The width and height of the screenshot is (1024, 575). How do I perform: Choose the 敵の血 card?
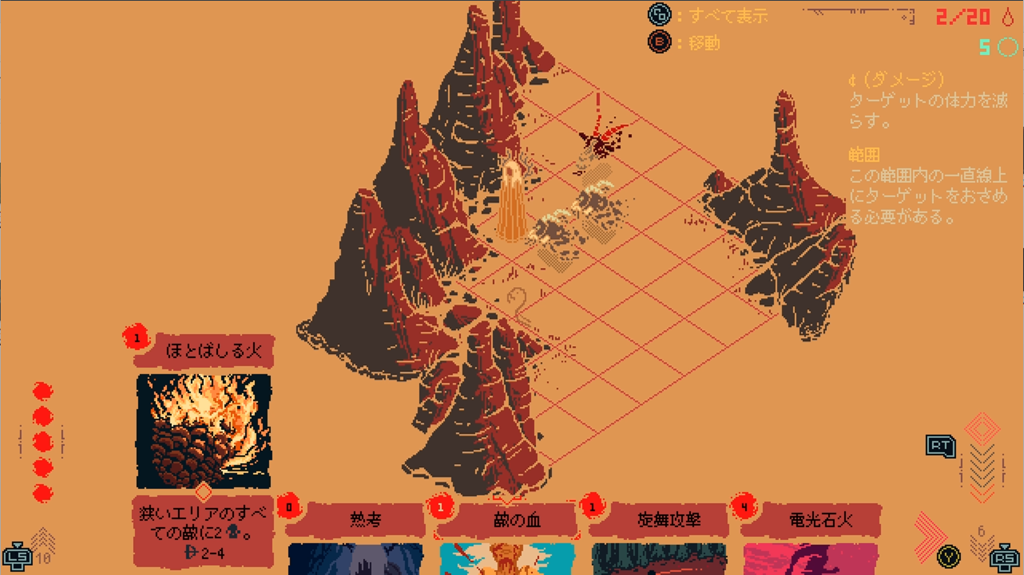[509, 521]
